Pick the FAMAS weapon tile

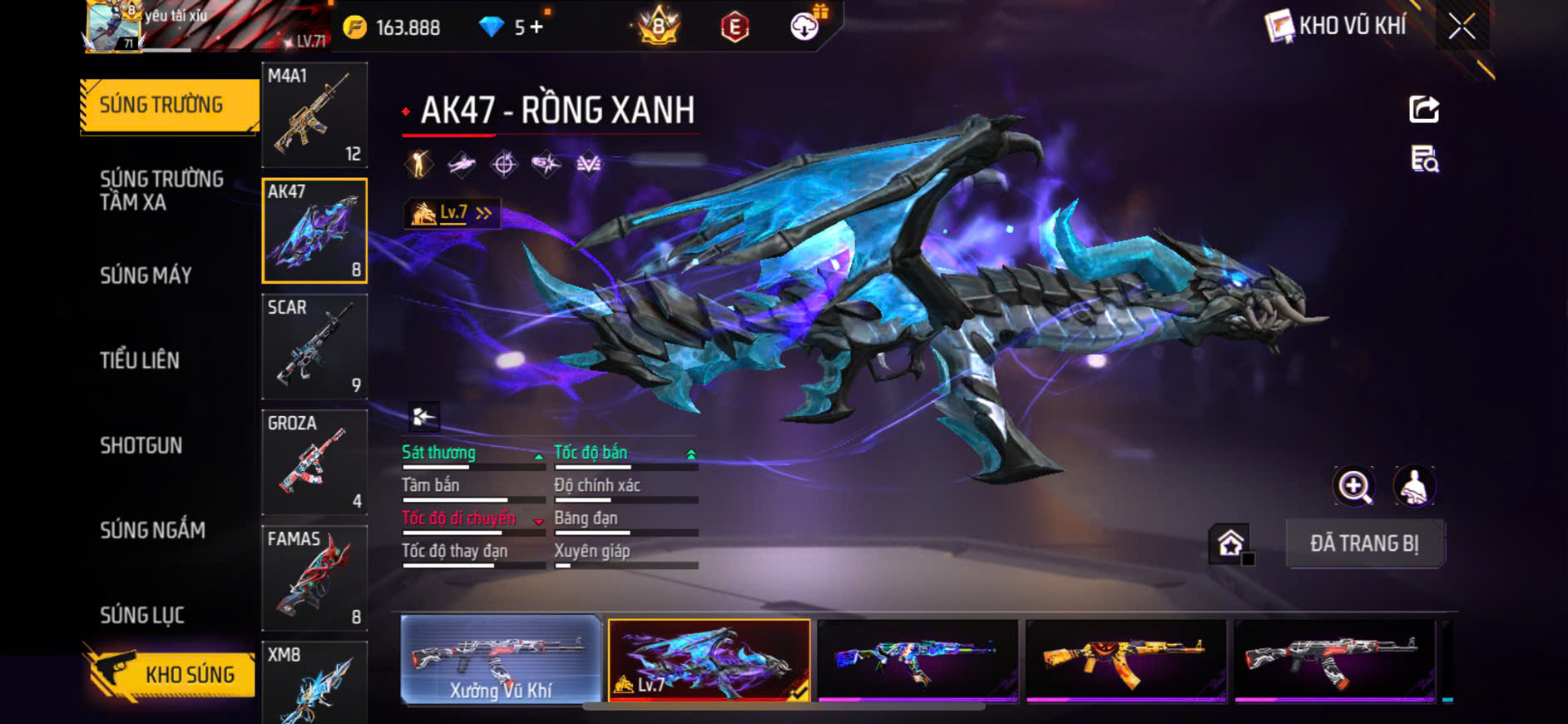click(x=314, y=578)
